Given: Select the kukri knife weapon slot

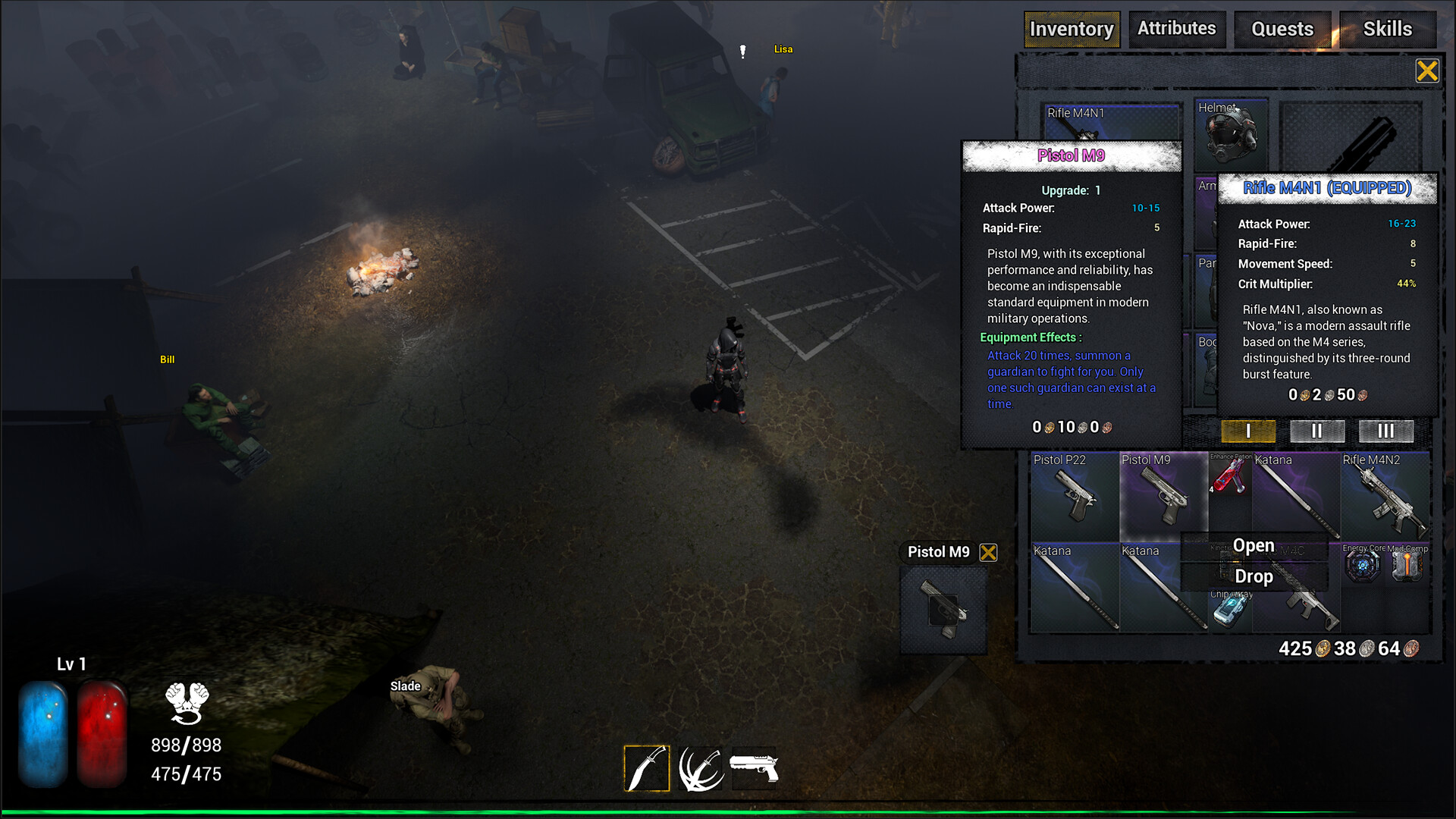Looking at the screenshot, I should (x=646, y=767).
